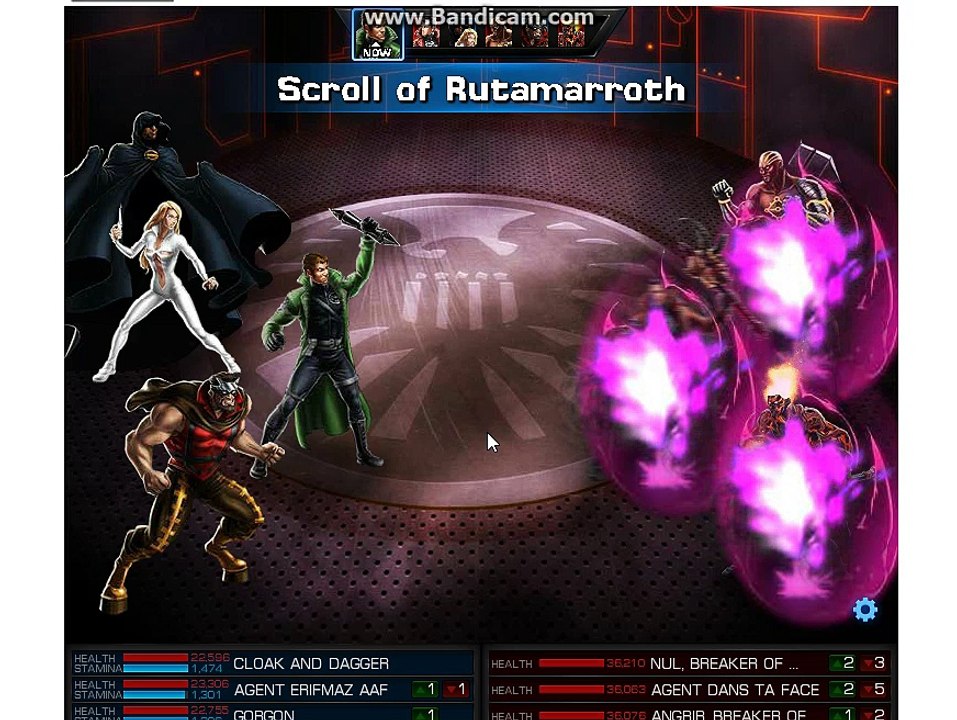Target the Angrir, Breaker enemy row
The width and height of the screenshot is (957, 720).
(x=688, y=714)
